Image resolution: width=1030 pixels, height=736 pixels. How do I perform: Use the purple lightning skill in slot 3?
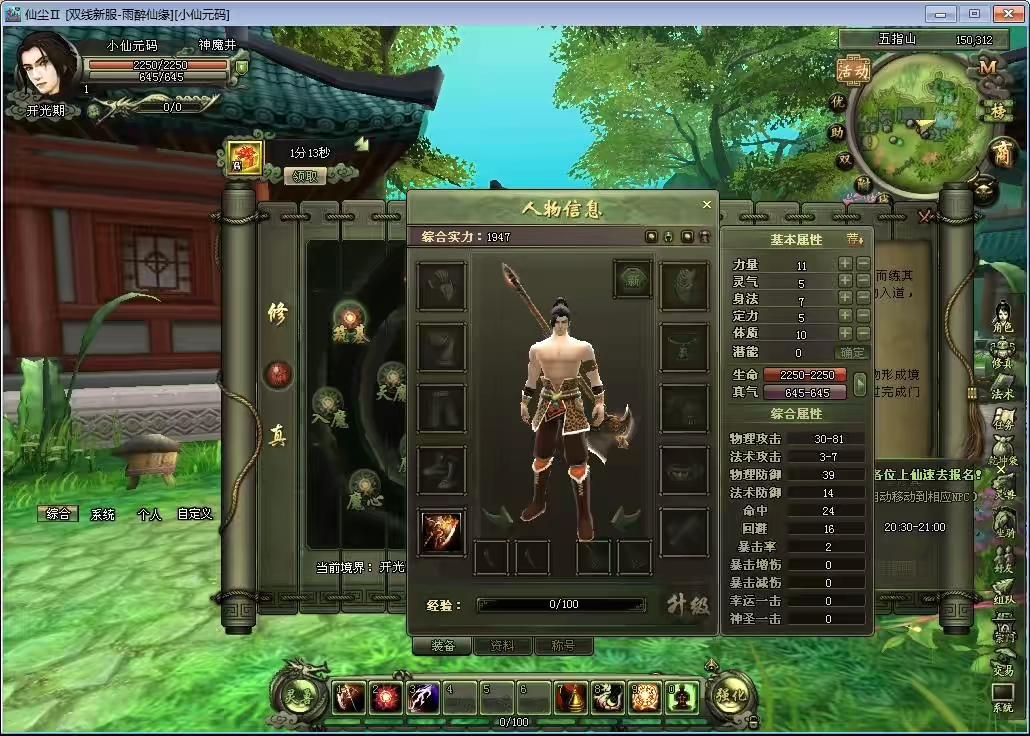pyautogui.click(x=423, y=699)
